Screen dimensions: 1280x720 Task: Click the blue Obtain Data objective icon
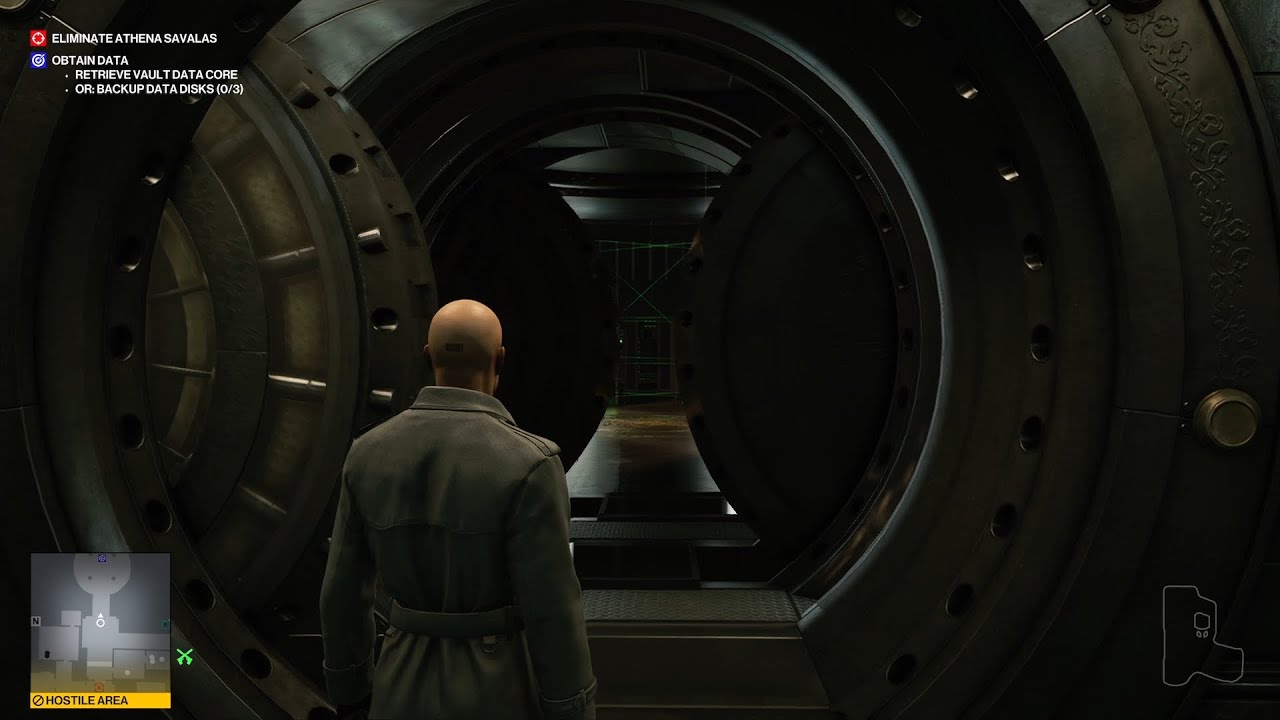38,60
